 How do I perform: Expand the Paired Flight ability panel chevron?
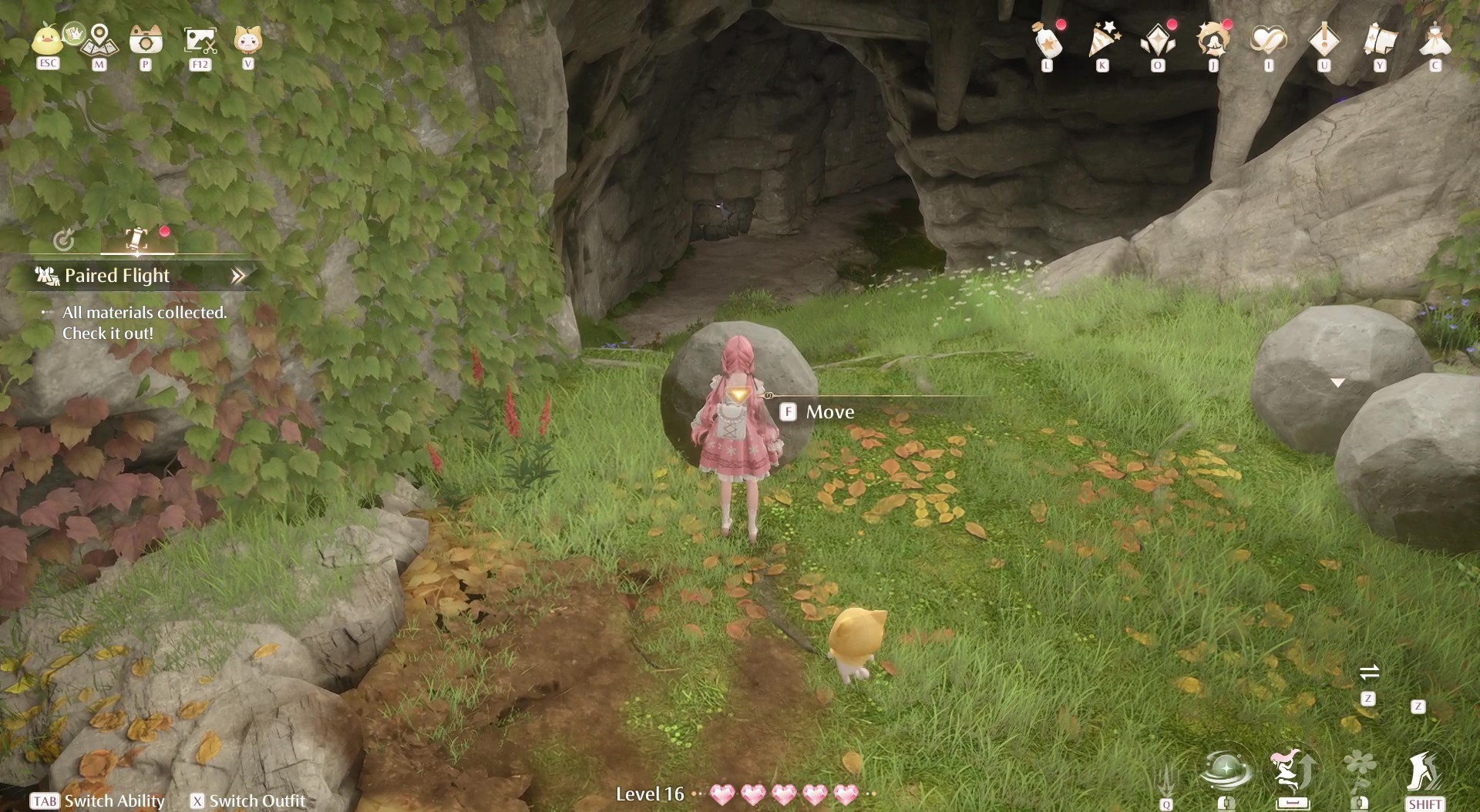pyautogui.click(x=240, y=274)
